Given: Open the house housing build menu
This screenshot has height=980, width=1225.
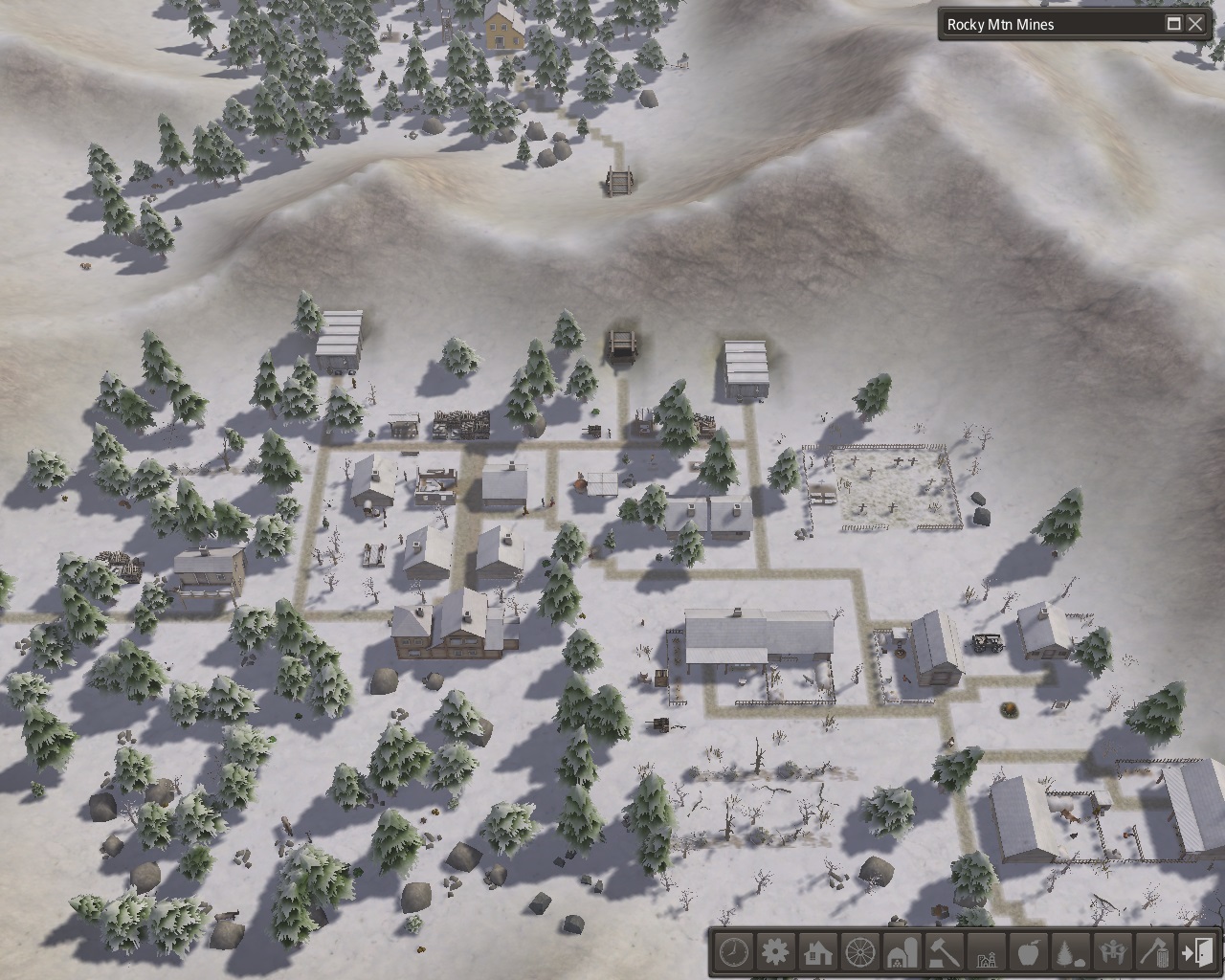Looking at the screenshot, I should point(818,952).
